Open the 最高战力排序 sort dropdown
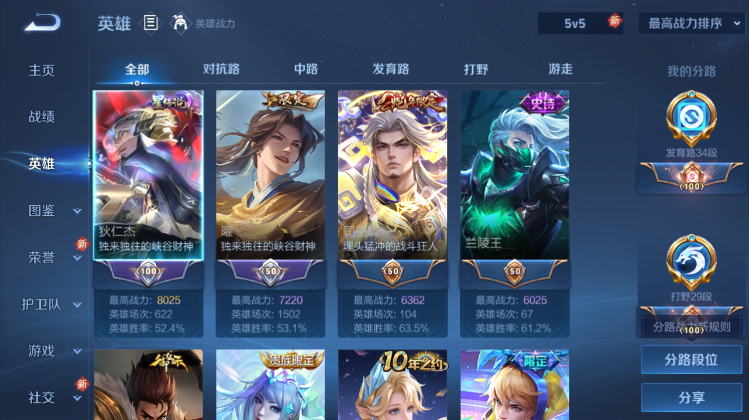The image size is (749, 420). 692,23
